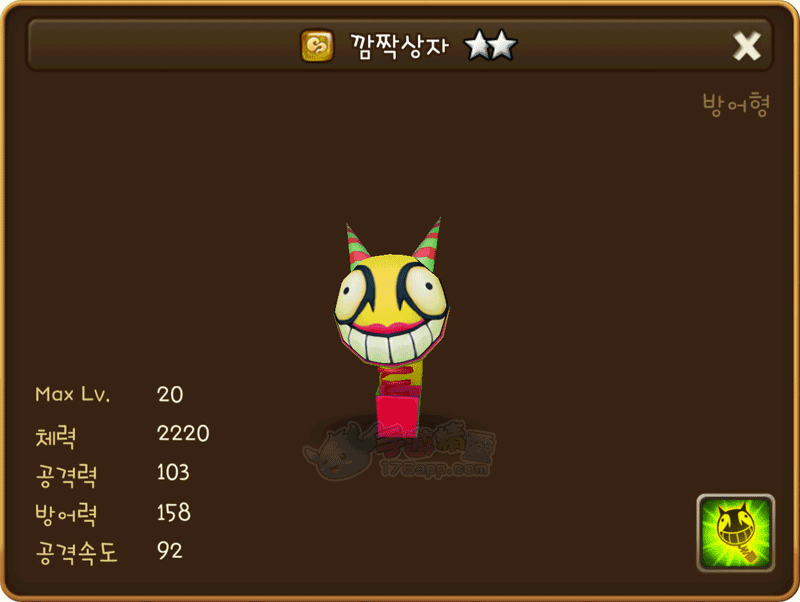Open the green grinning-face skill icon
Screen dimensions: 800x602
tap(735, 533)
